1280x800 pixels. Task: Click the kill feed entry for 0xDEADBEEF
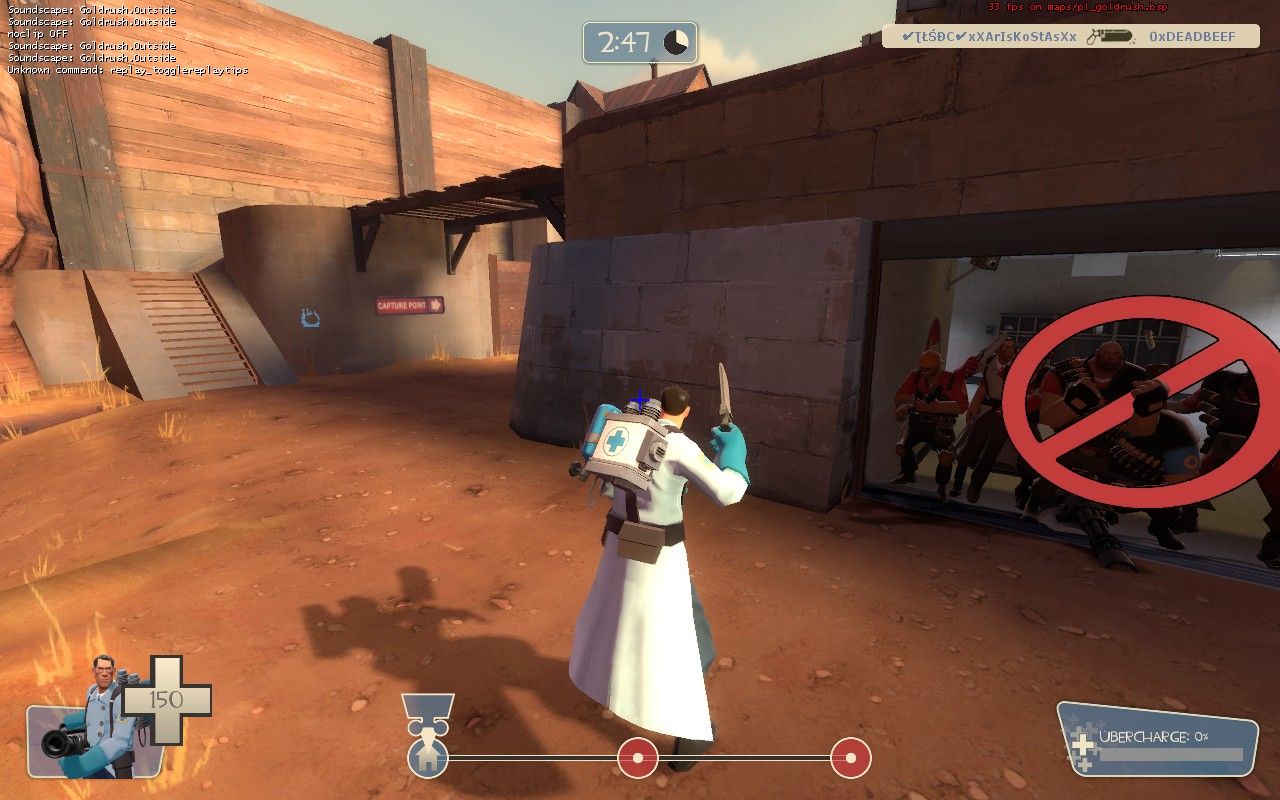pos(1070,37)
